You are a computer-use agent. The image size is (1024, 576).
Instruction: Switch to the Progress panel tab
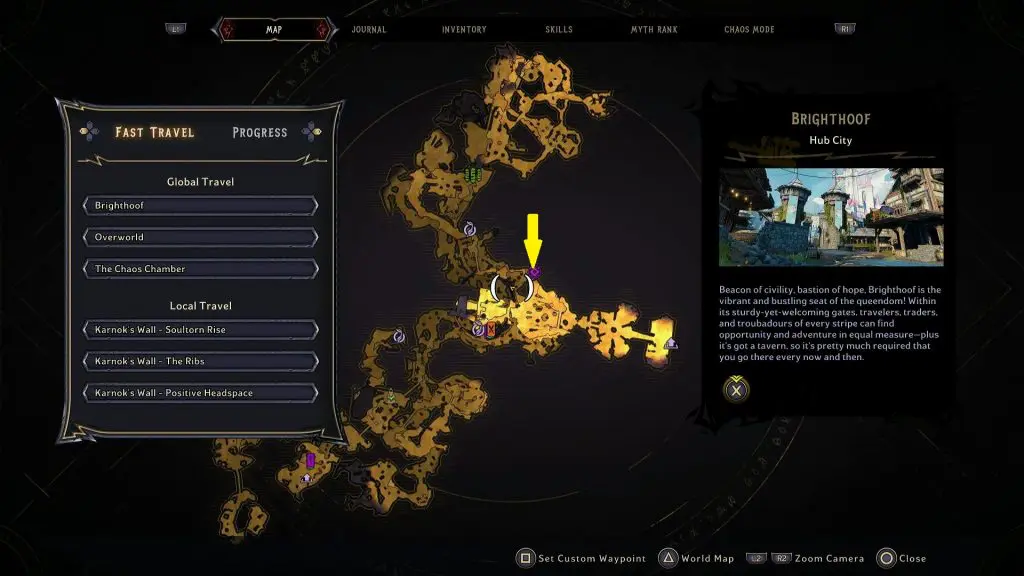[260, 132]
